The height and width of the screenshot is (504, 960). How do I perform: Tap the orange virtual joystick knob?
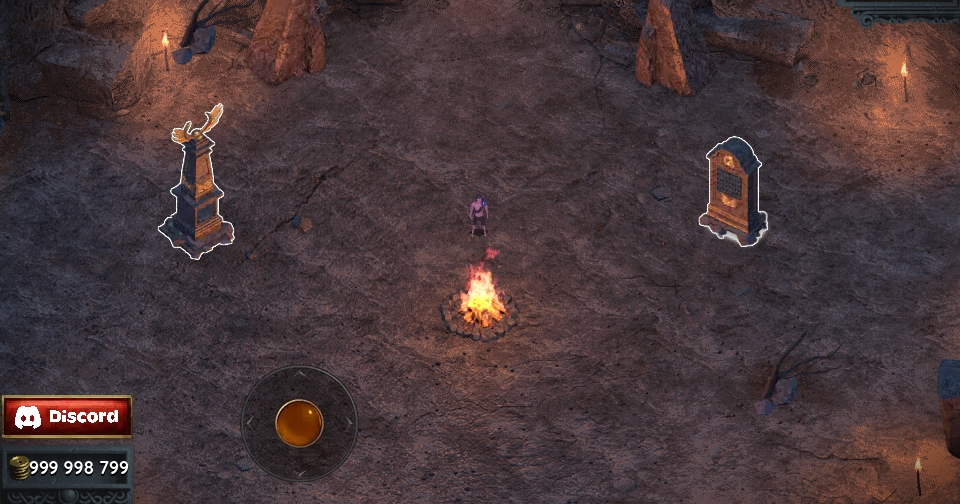299,423
